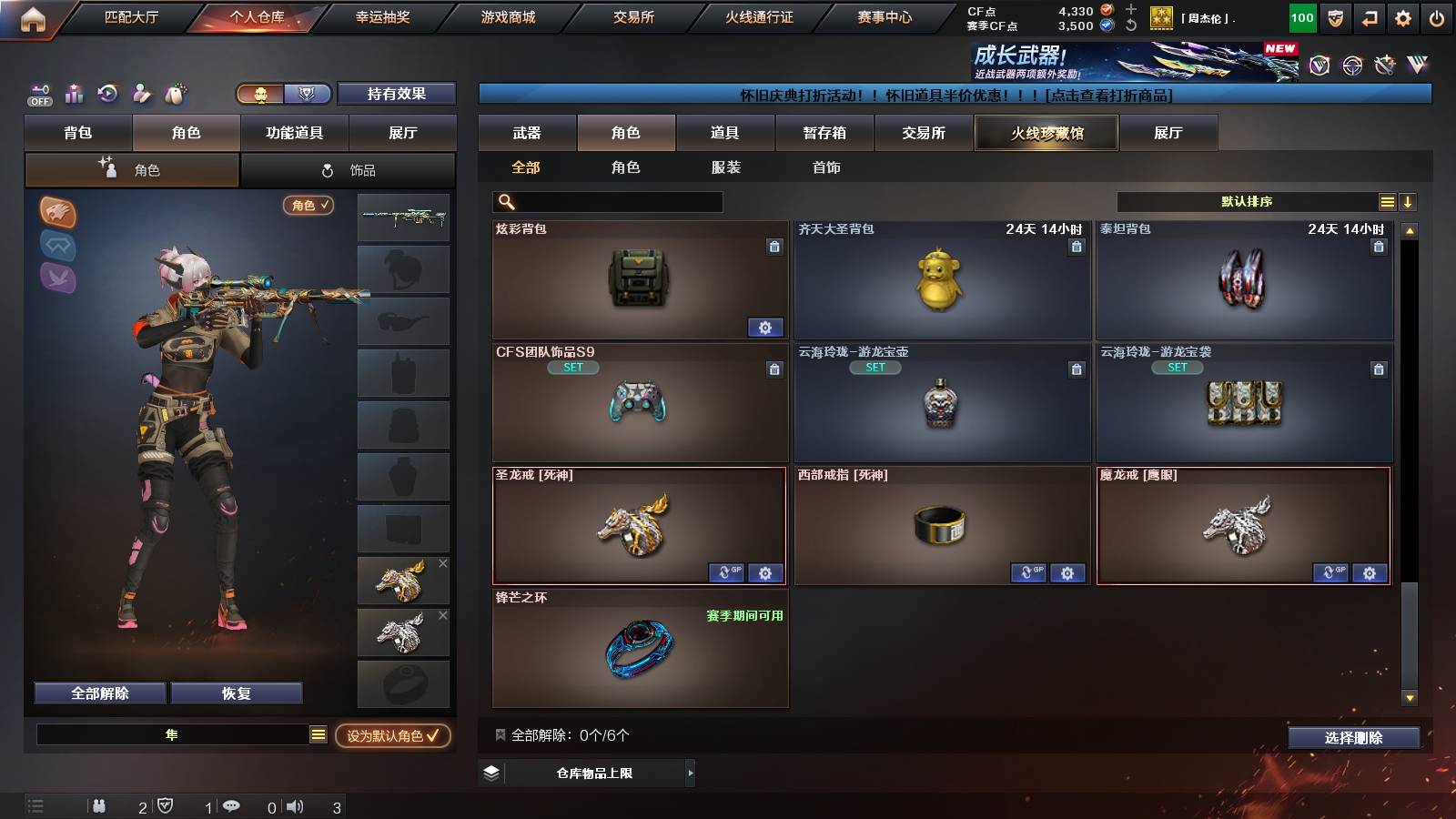Click the 选择删除 button
The height and width of the screenshot is (819, 1456).
(1353, 738)
